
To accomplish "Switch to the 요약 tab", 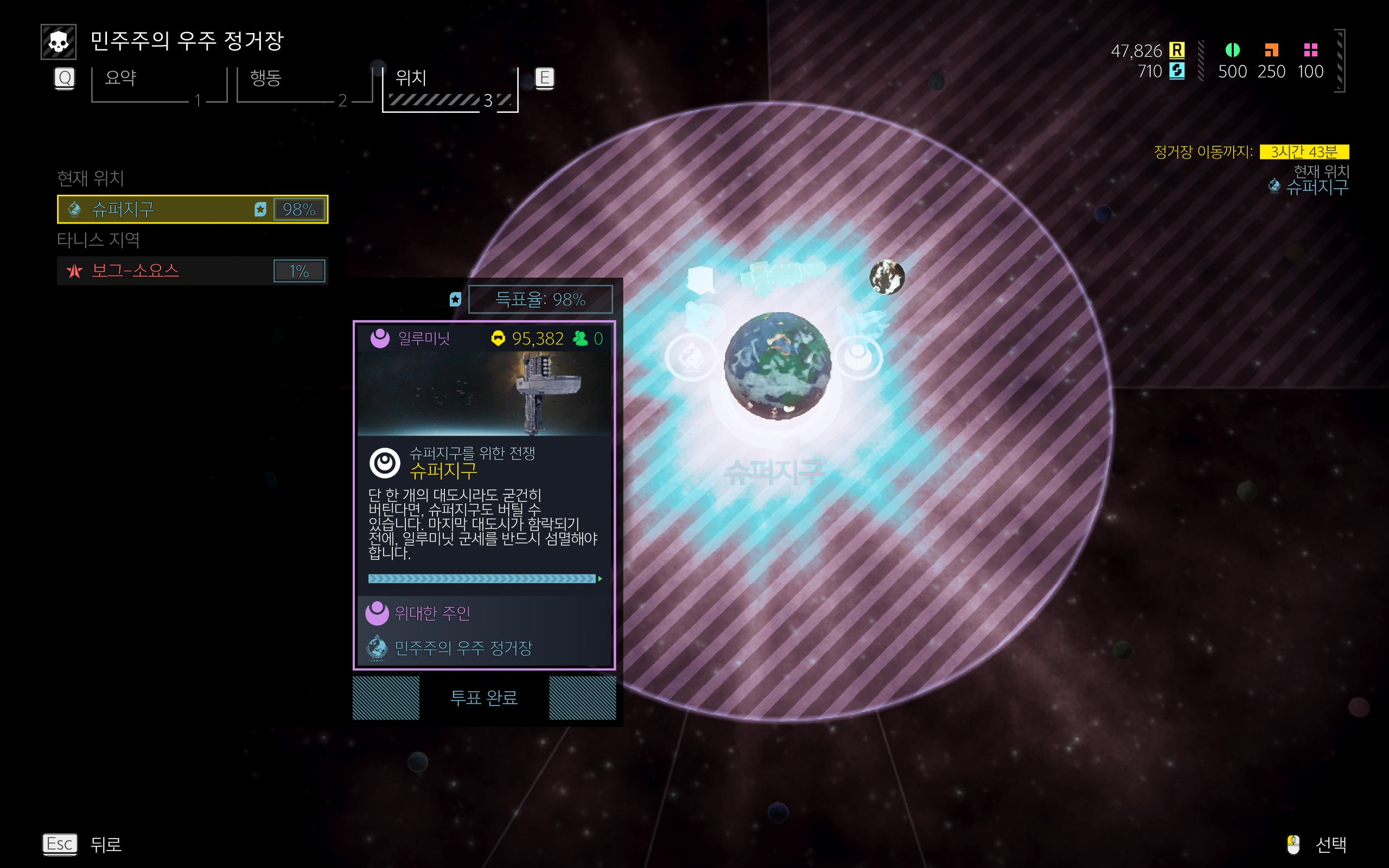I will (158, 85).
